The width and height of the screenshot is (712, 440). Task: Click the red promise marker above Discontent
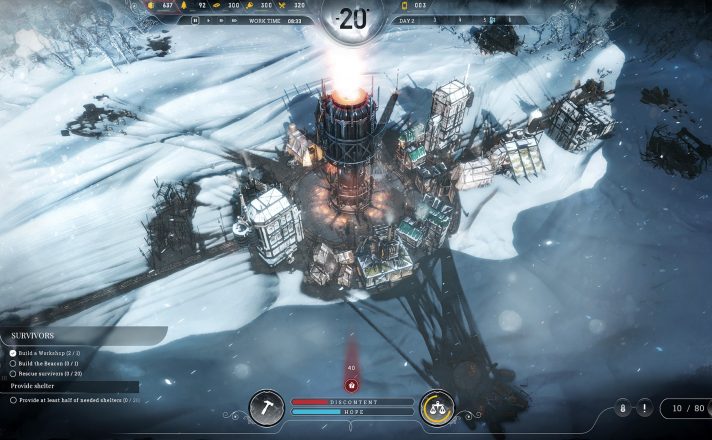[x=351, y=384]
